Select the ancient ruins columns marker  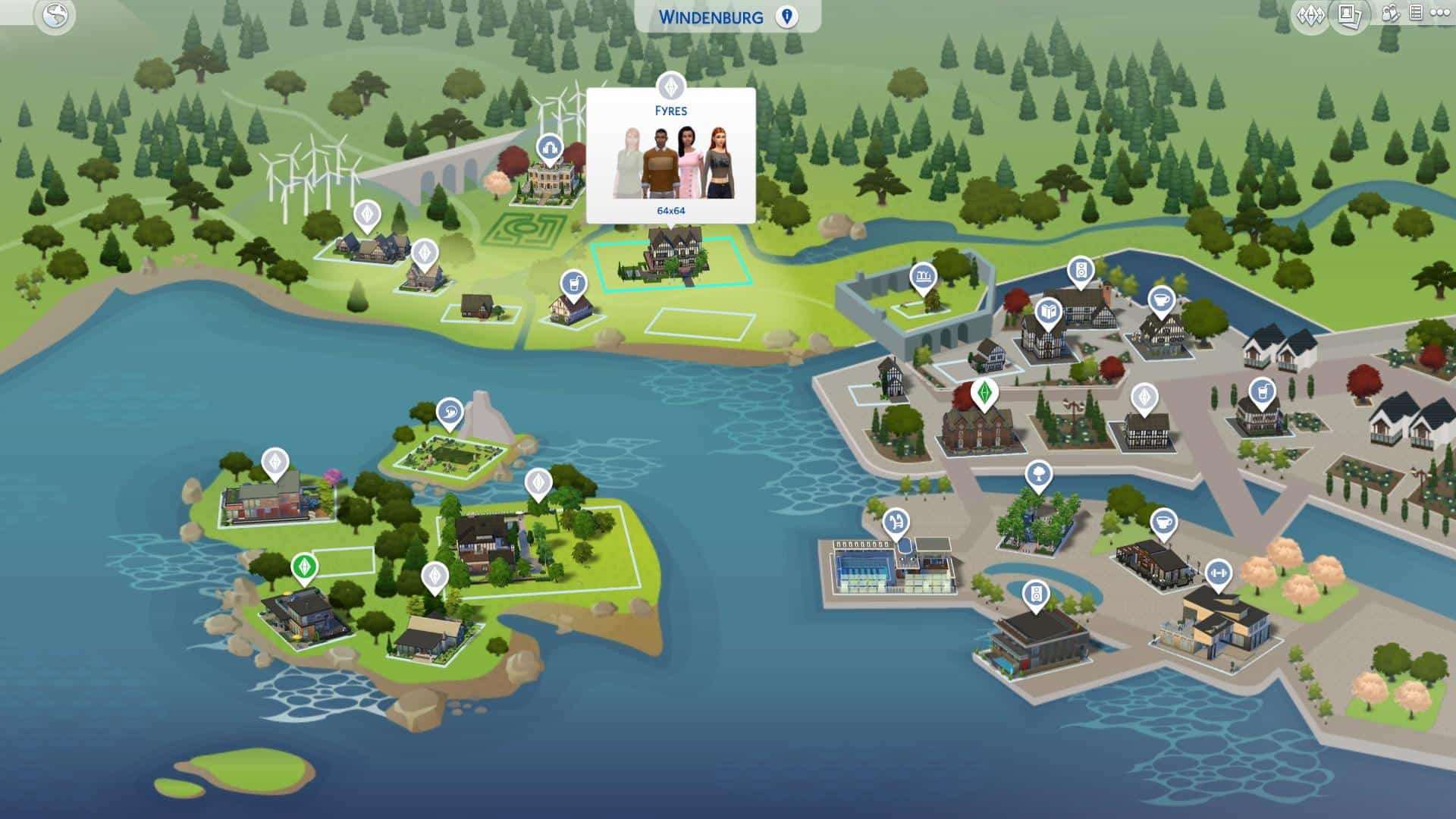click(922, 278)
